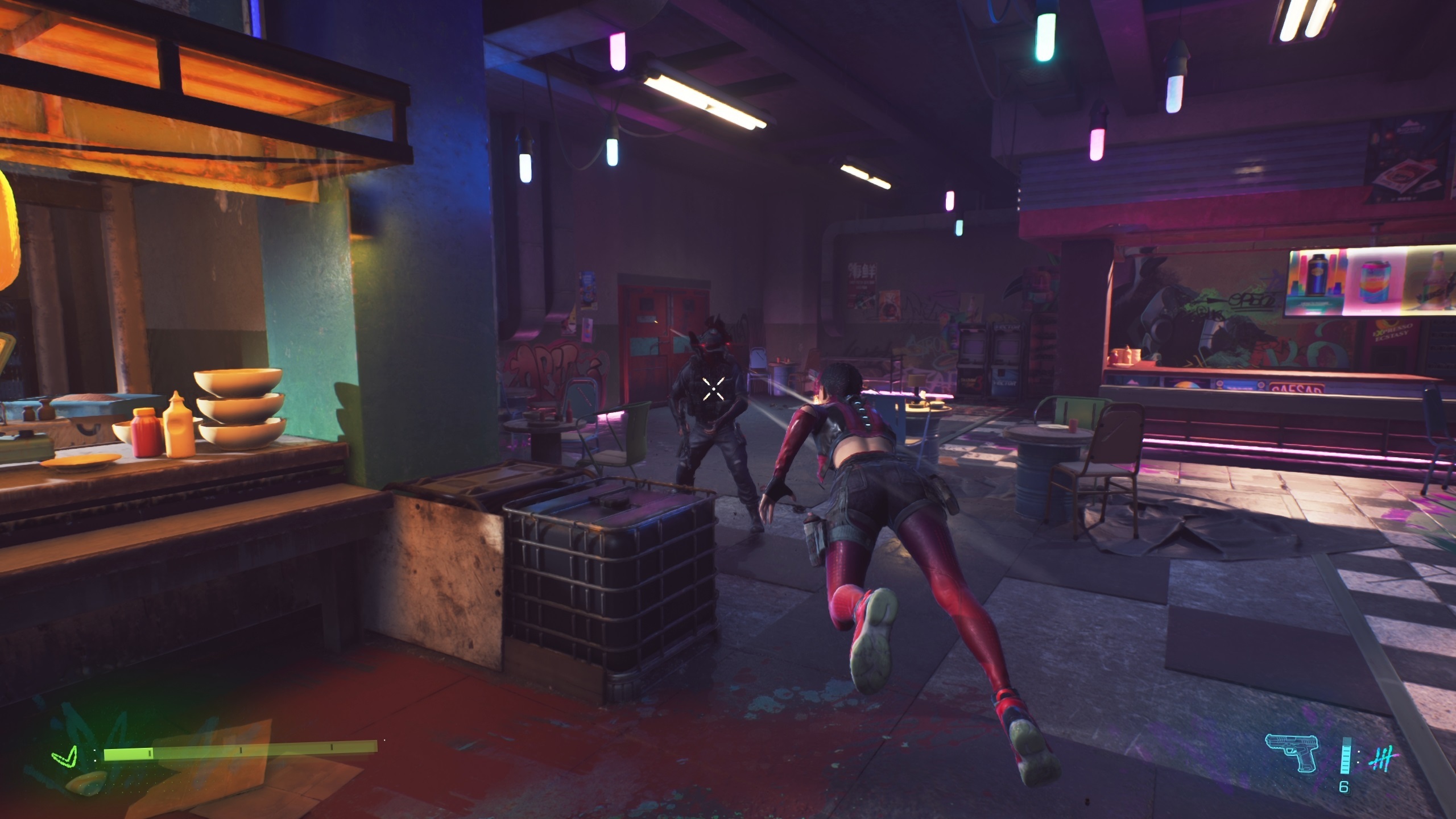Click the rainbow-striped can in the drink display
1456x819 pixels.
click(x=1375, y=281)
